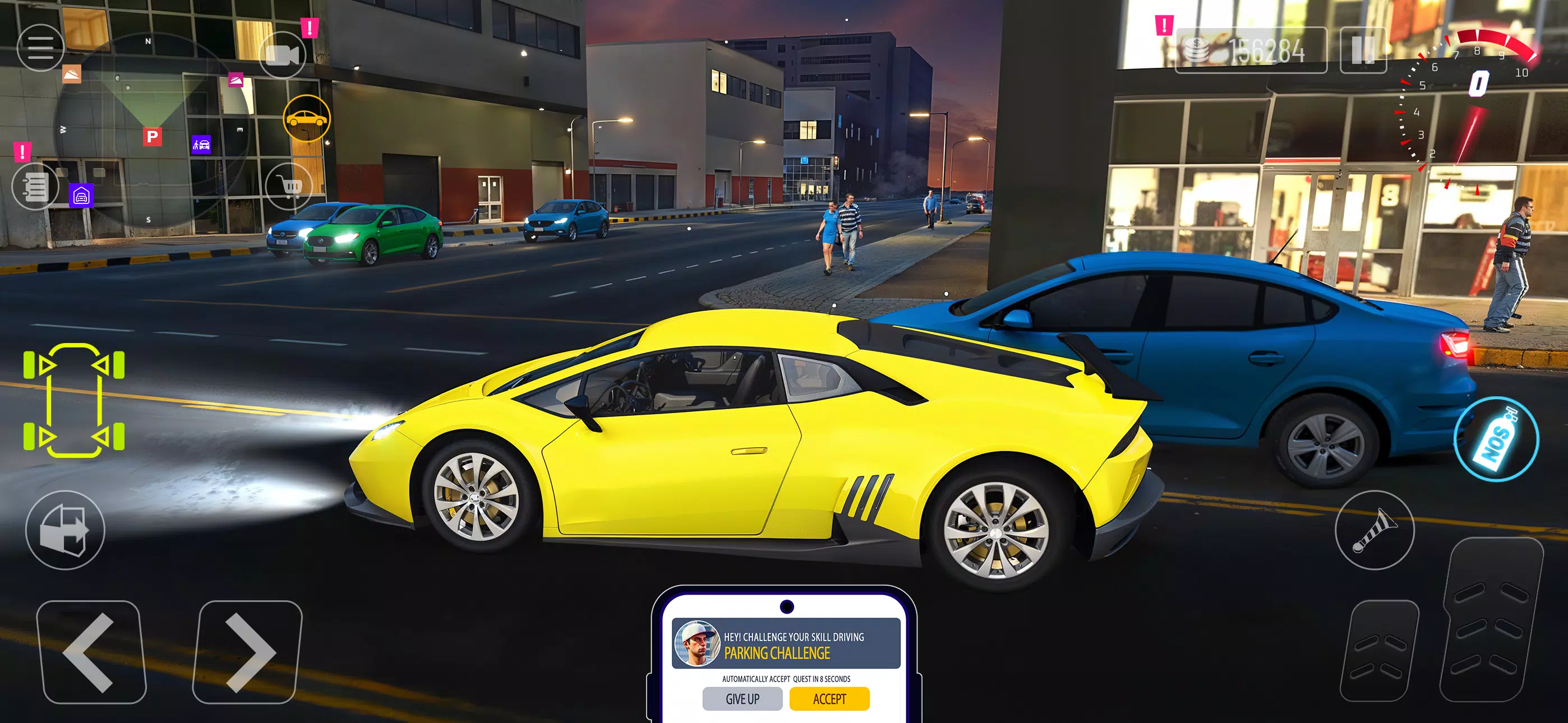Tap the pedestrian crossing mission icon
Viewport: 1568px width, 723px height.
pos(201,145)
